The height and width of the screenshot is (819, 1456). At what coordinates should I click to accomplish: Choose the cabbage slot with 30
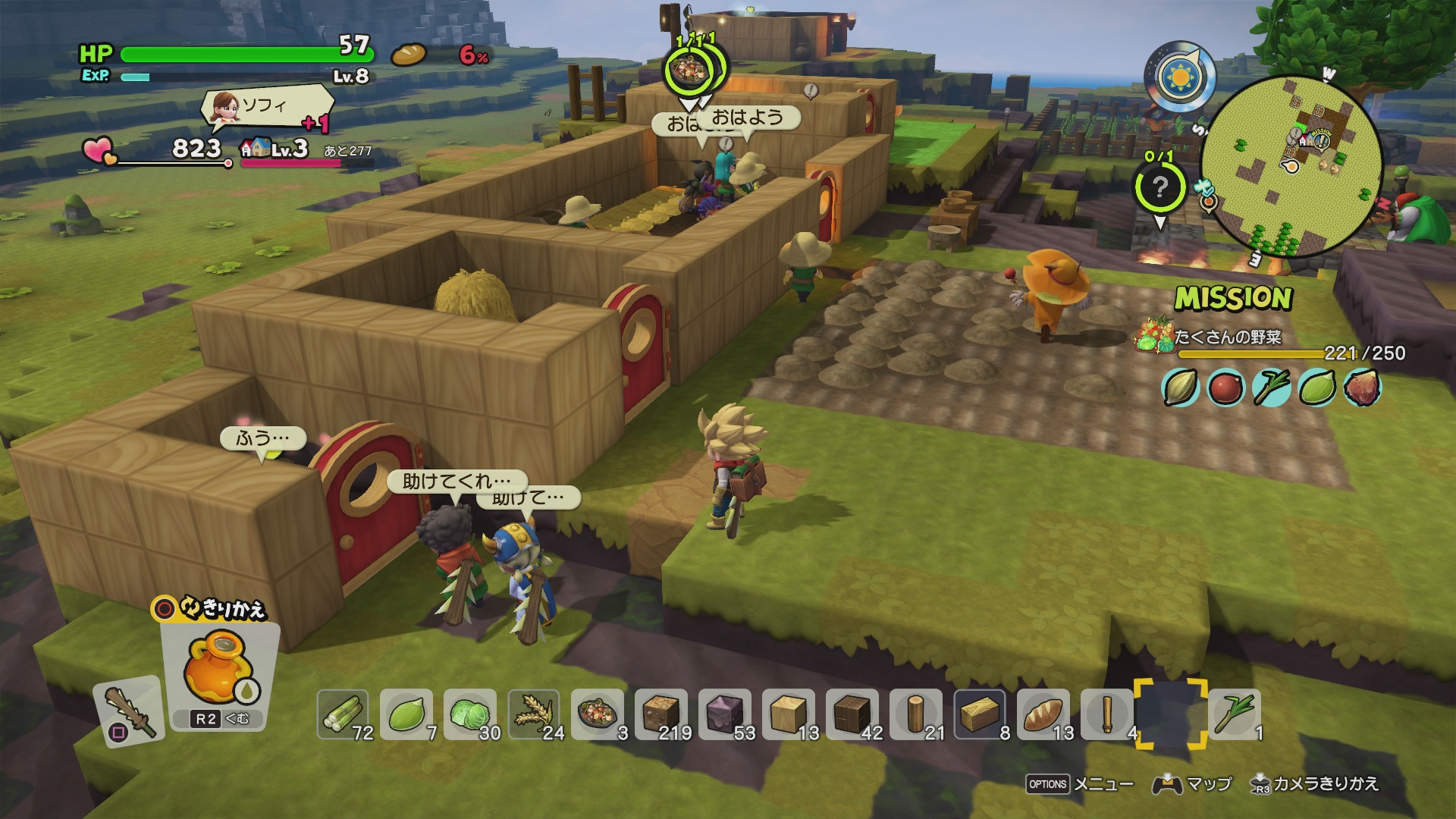[470, 714]
